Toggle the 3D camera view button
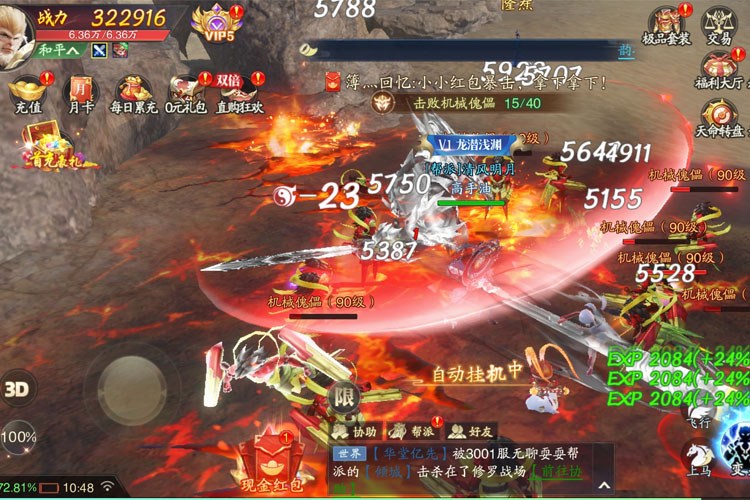Image resolution: width=750 pixels, height=500 pixels. pos(17,390)
